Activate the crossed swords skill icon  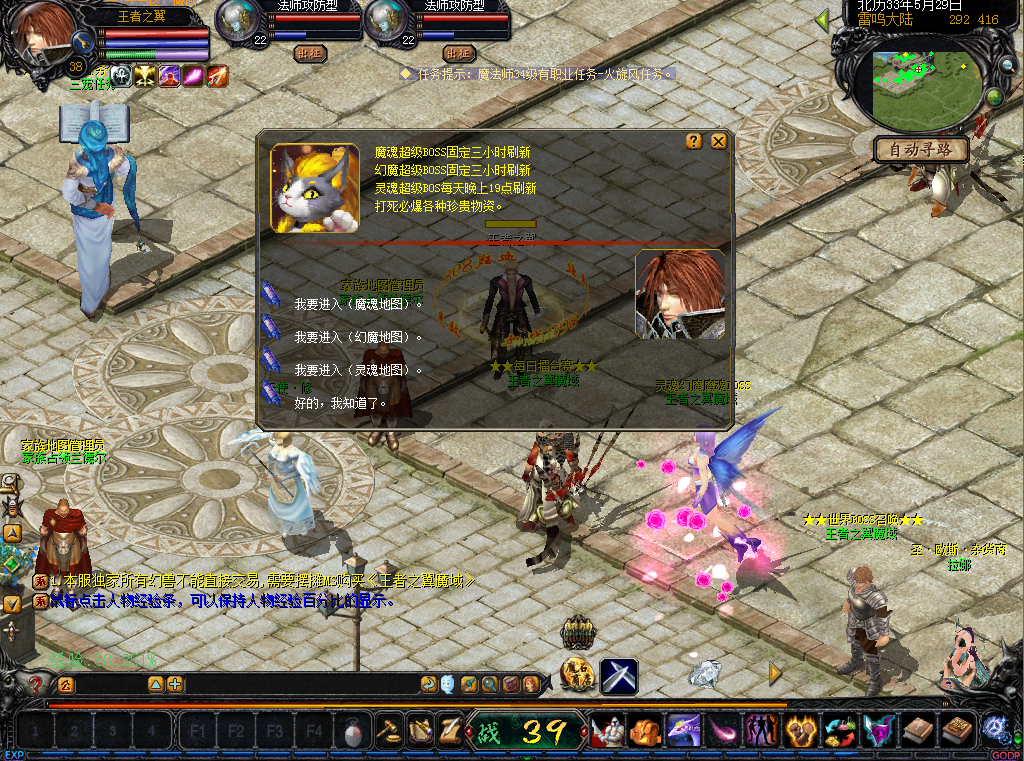click(x=619, y=677)
